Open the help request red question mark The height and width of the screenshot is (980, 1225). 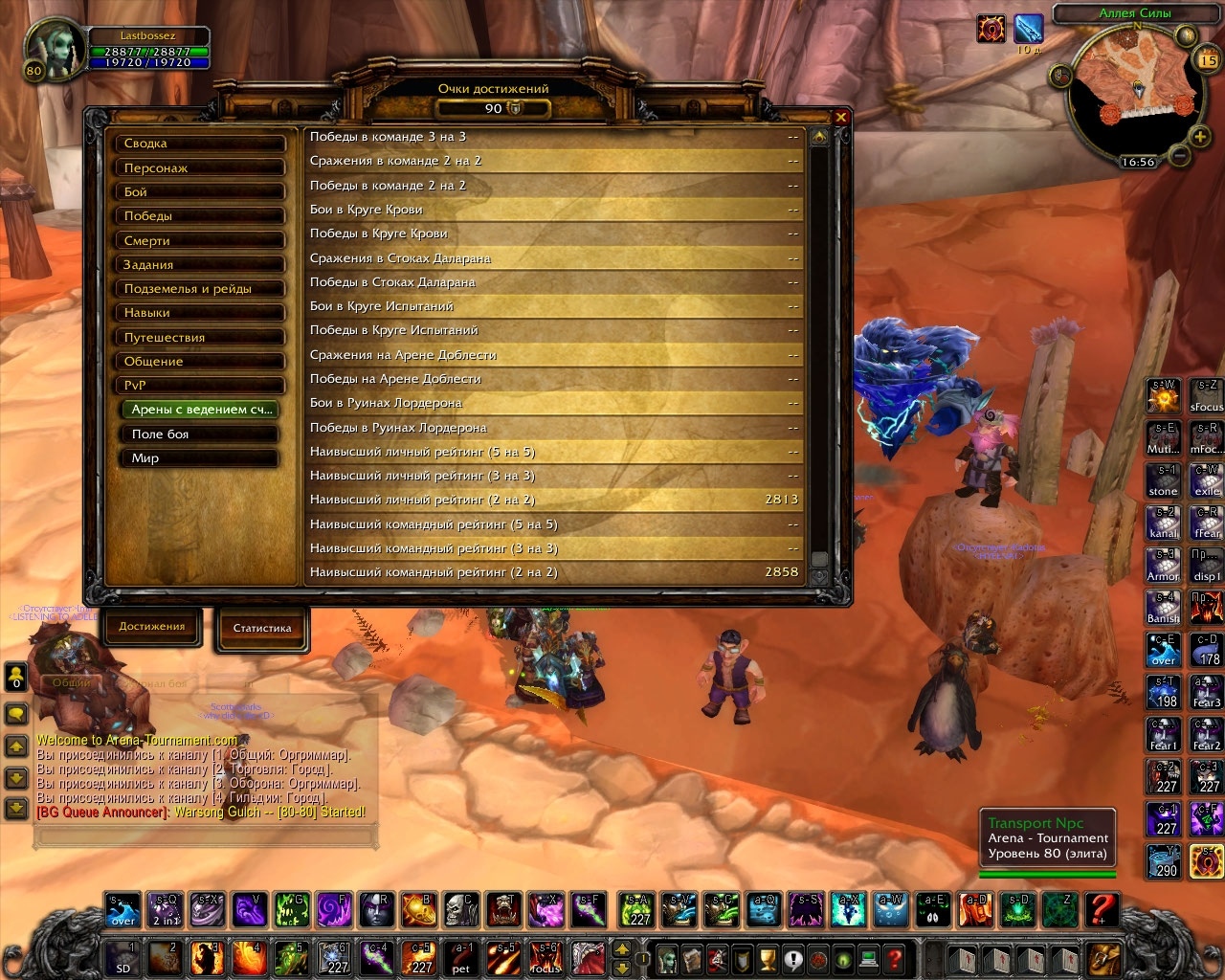pyautogui.click(x=894, y=957)
